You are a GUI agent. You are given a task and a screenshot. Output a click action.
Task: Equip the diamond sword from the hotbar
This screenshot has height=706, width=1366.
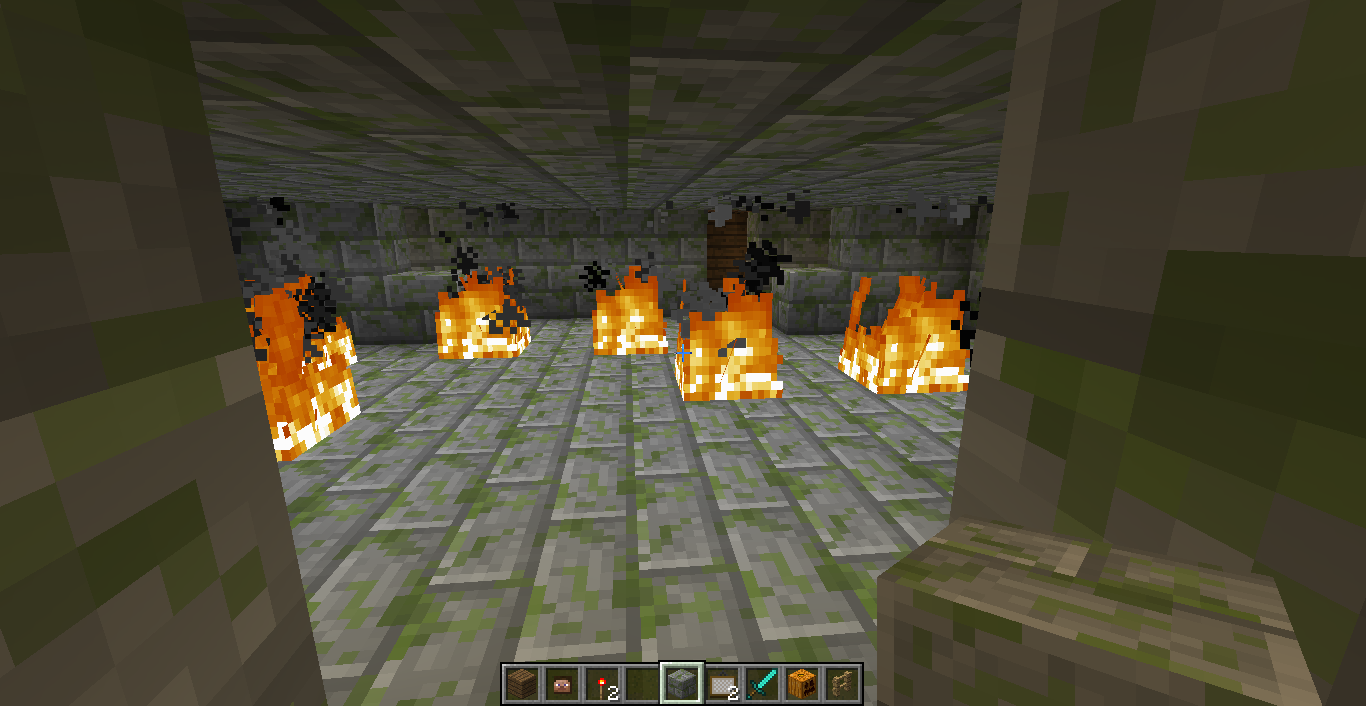[762, 684]
